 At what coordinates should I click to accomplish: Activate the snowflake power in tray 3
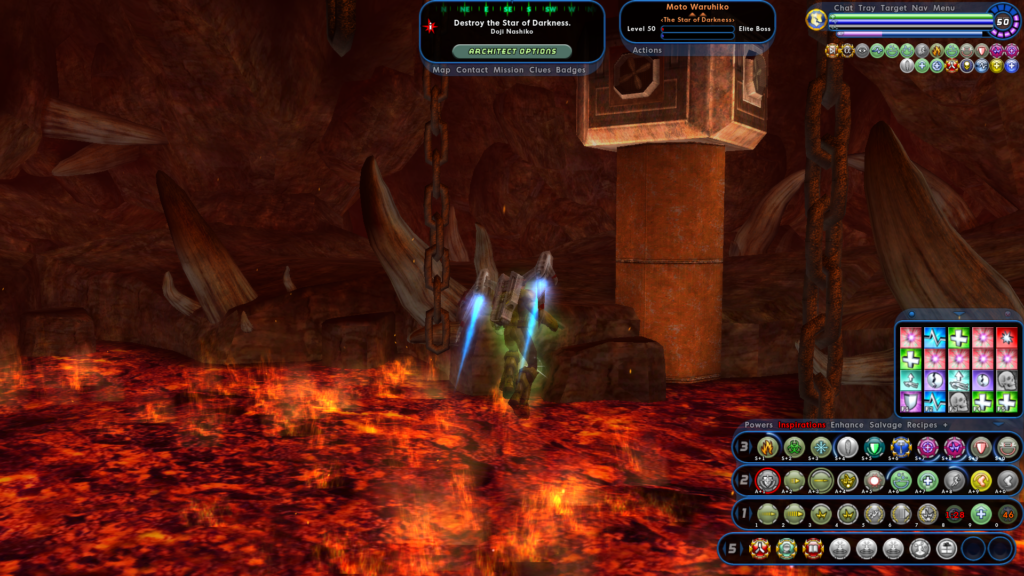click(821, 447)
